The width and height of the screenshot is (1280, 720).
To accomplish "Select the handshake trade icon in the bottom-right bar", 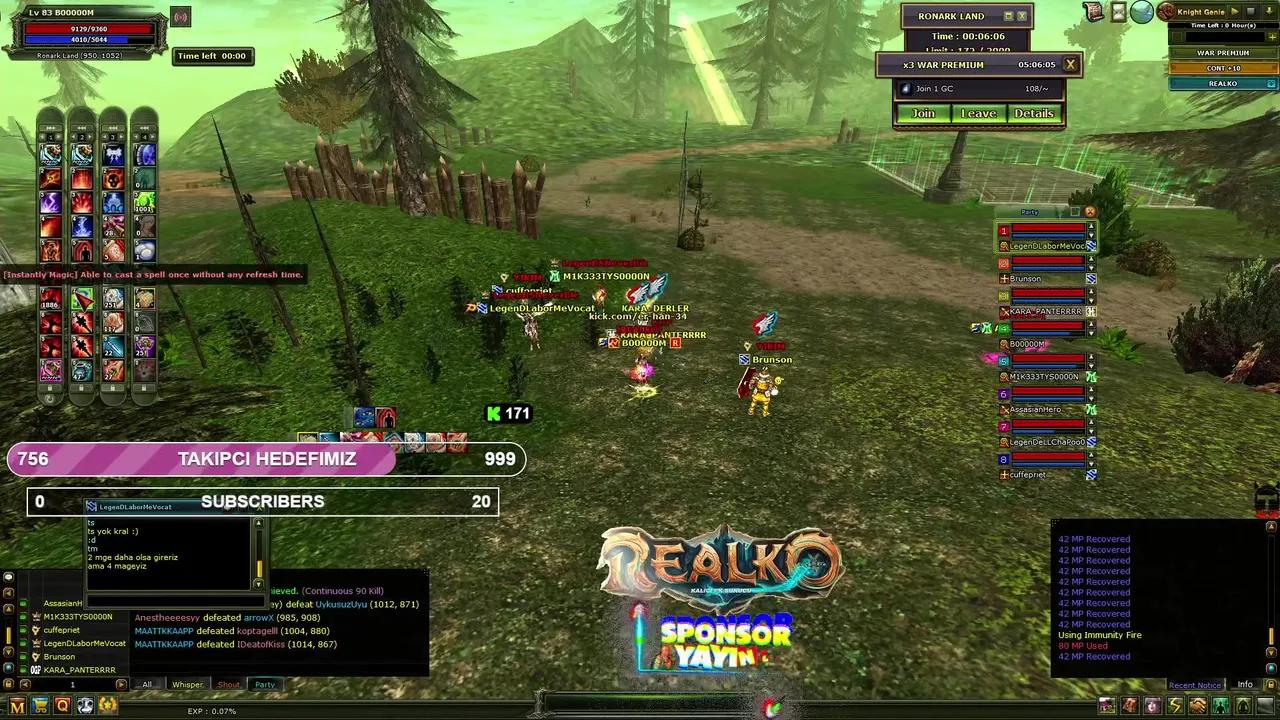I will tap(1196, 705).
